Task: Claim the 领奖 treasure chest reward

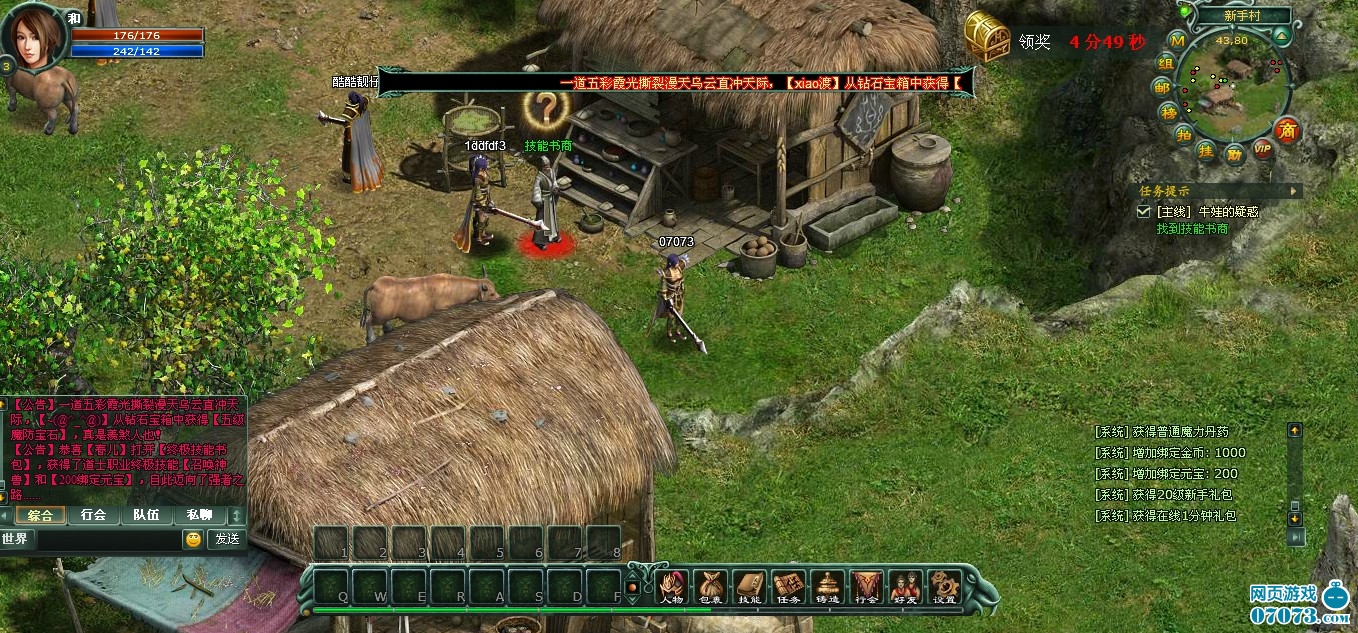Action: (985, 39)
